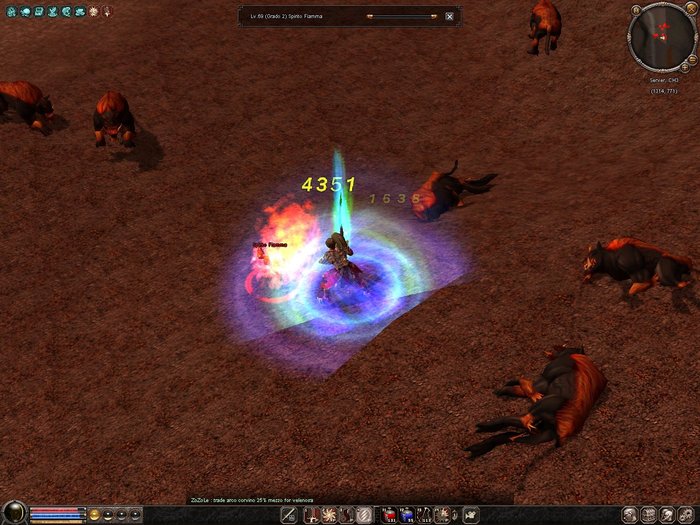Close the Spirito Fiamma target window
This screenshot has height=525, width=700.
point(449,16)
